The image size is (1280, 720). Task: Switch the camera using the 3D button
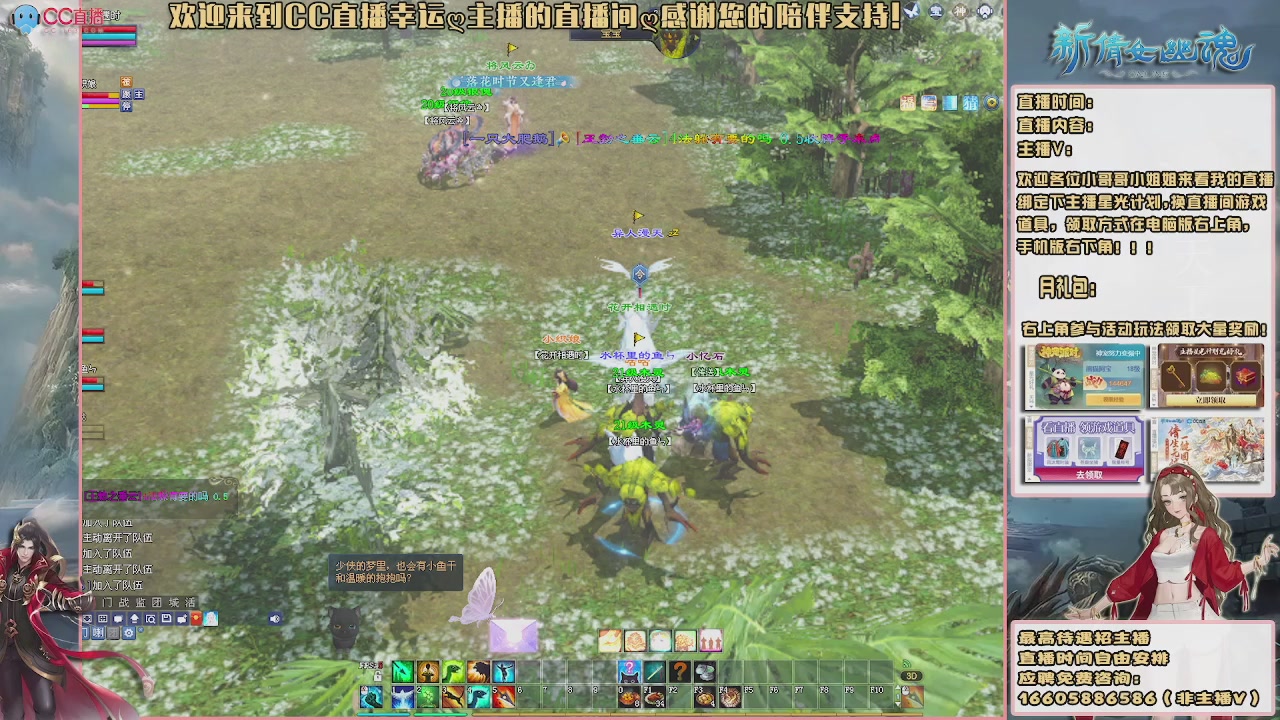pyautogui.click(x=912, y=675)
